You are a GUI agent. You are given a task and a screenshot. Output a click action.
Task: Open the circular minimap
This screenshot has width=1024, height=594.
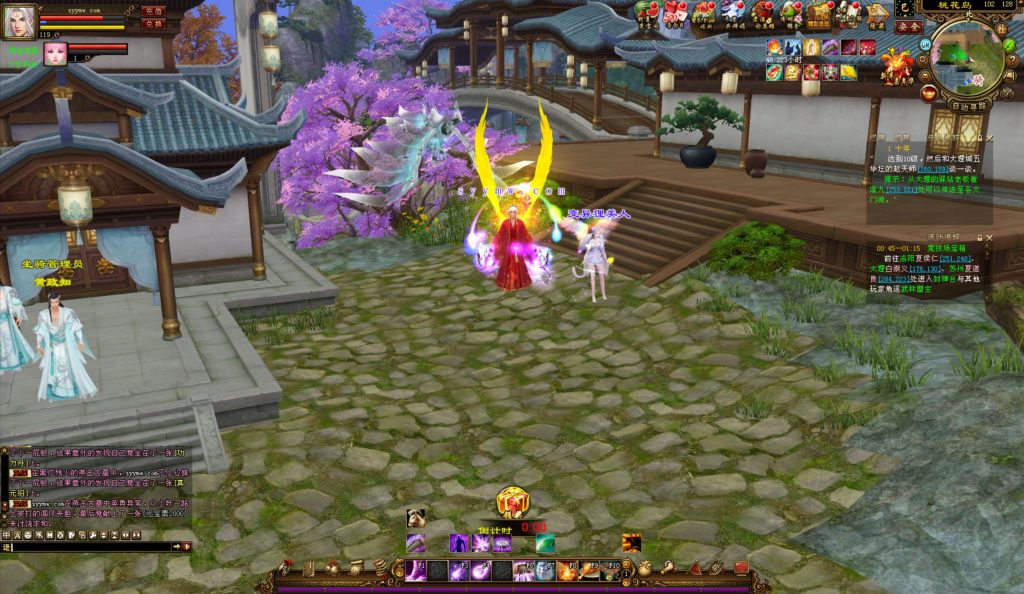click(966, 56)
